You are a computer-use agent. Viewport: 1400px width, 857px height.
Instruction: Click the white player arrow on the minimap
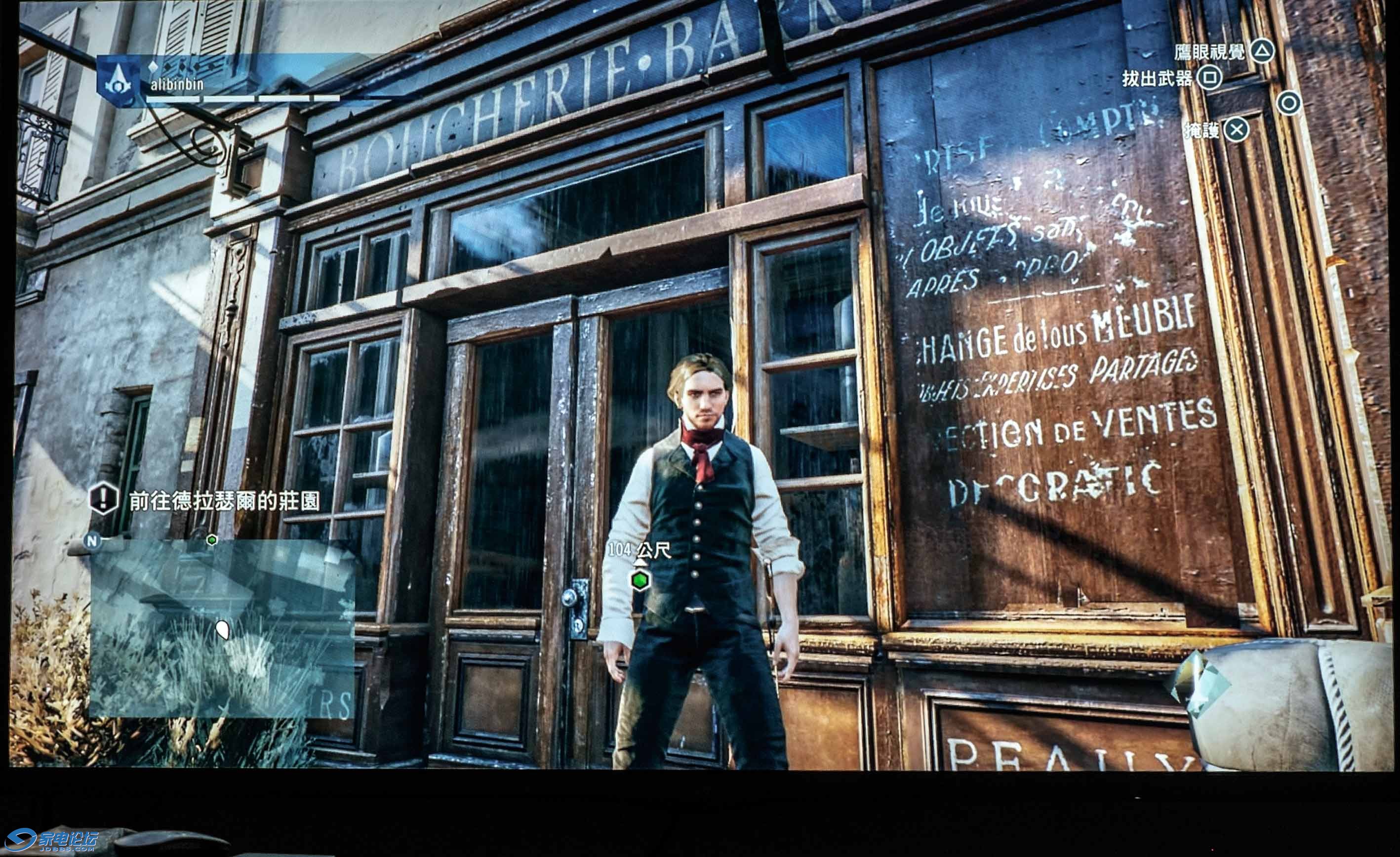pos(223,629)
